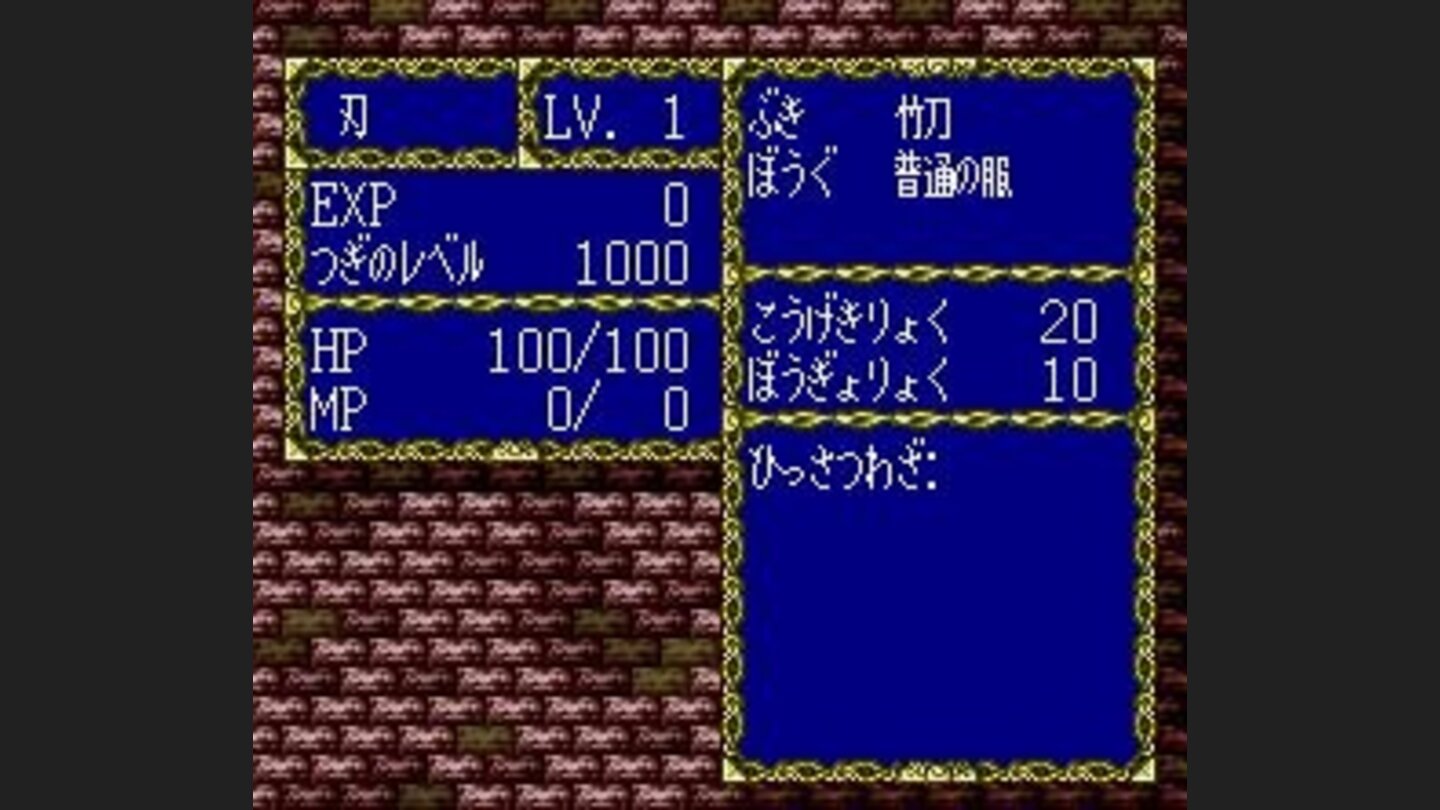Click the empty skills list area
Image resolution: width=1440 pixels, height=810 pixels.
tap(940, 620)
